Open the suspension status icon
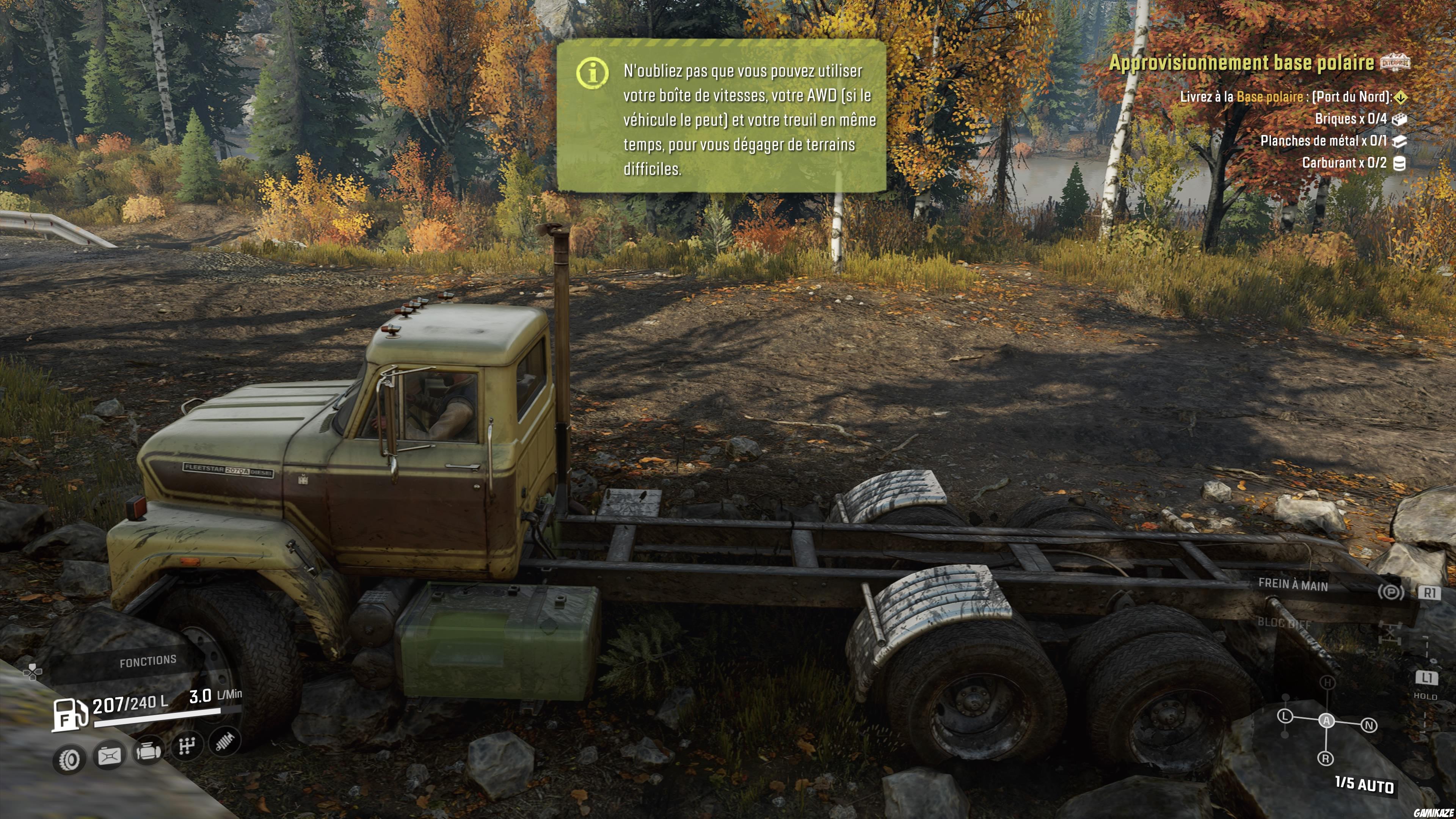Image resolution: width=1456 pixels, height=819 pixels. 225,741
